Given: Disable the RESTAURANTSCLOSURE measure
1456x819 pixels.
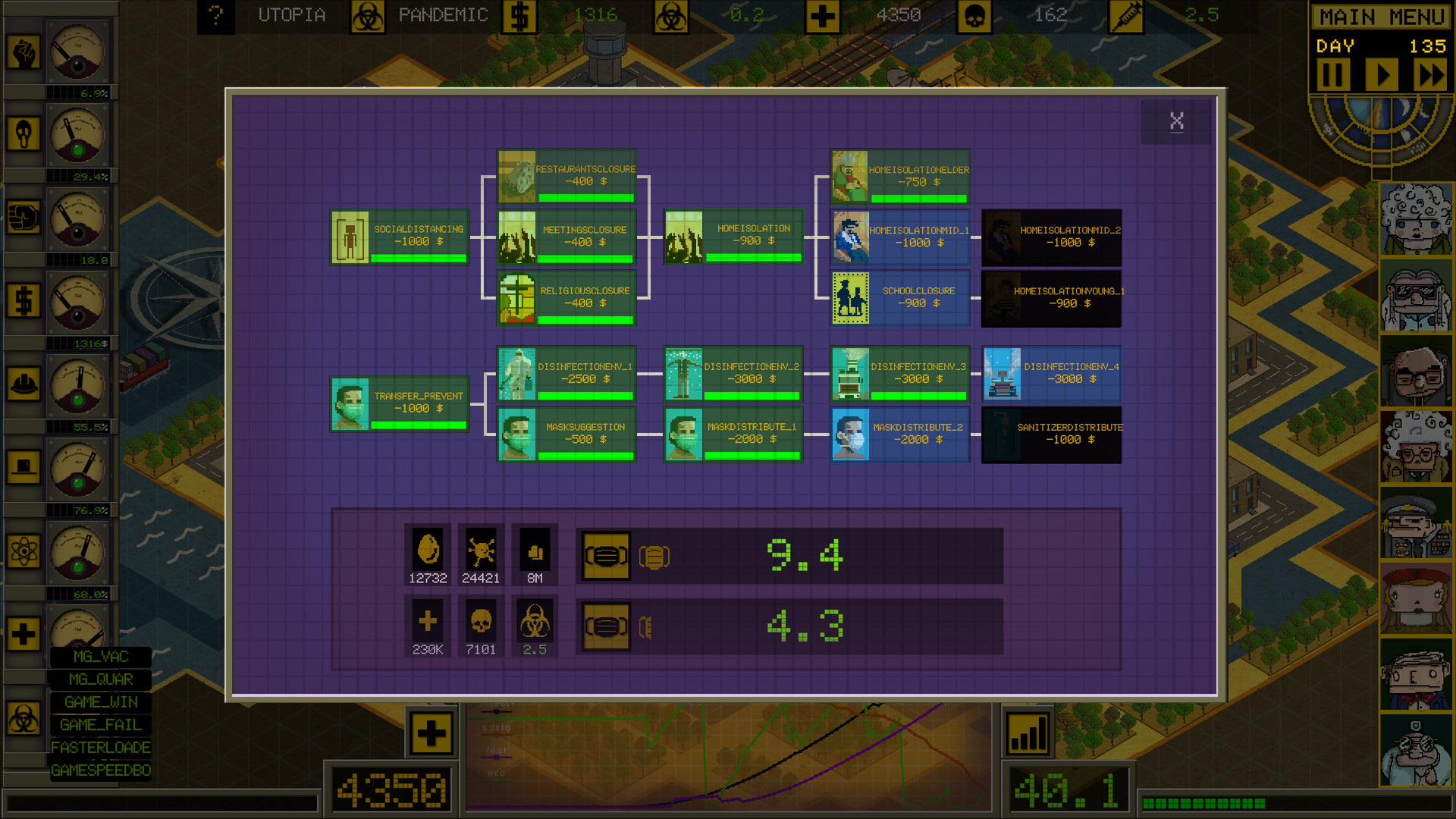Looking at the screenshot, I should pos(566,176).
